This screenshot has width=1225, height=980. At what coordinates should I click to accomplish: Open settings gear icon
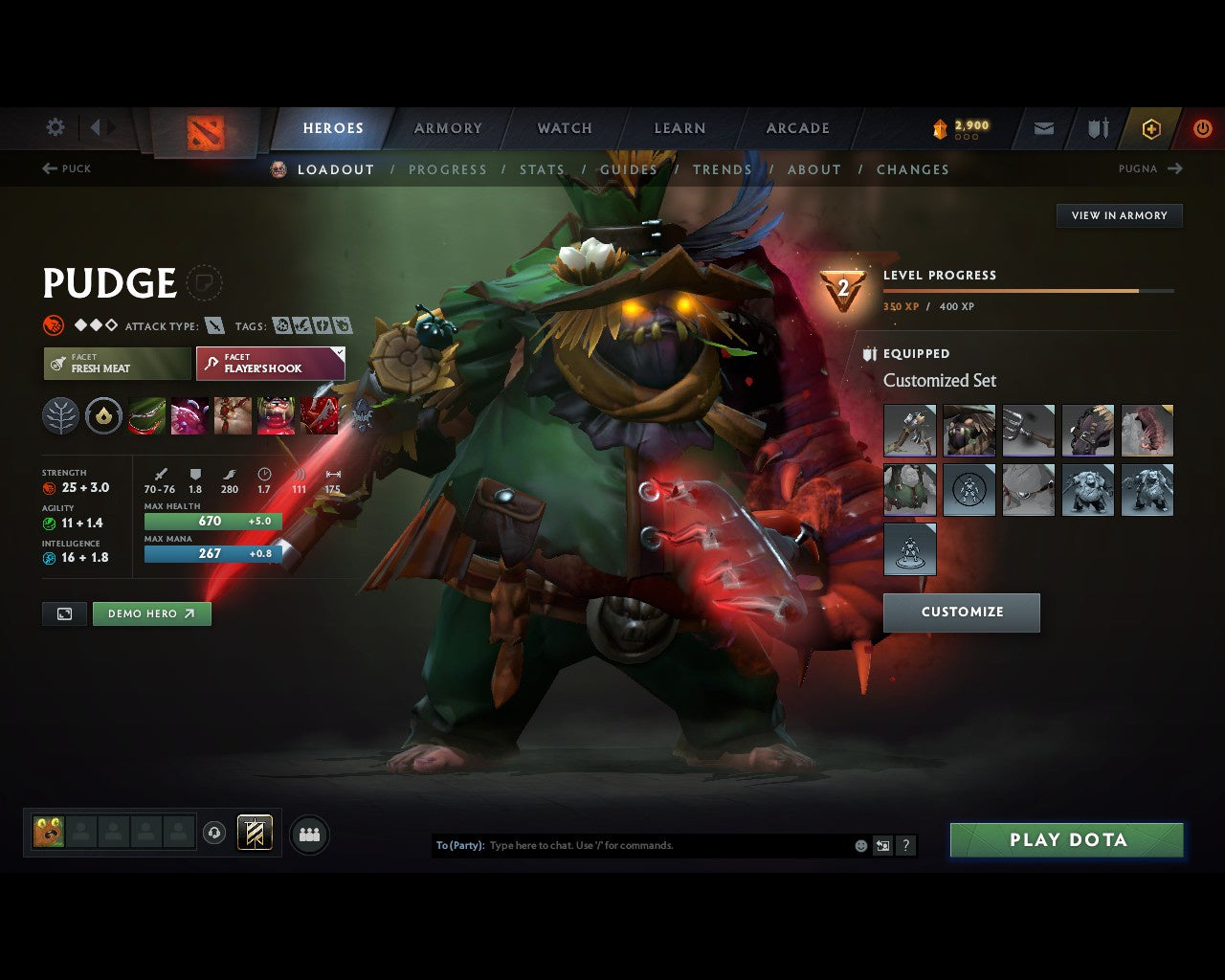pos(56,127)
